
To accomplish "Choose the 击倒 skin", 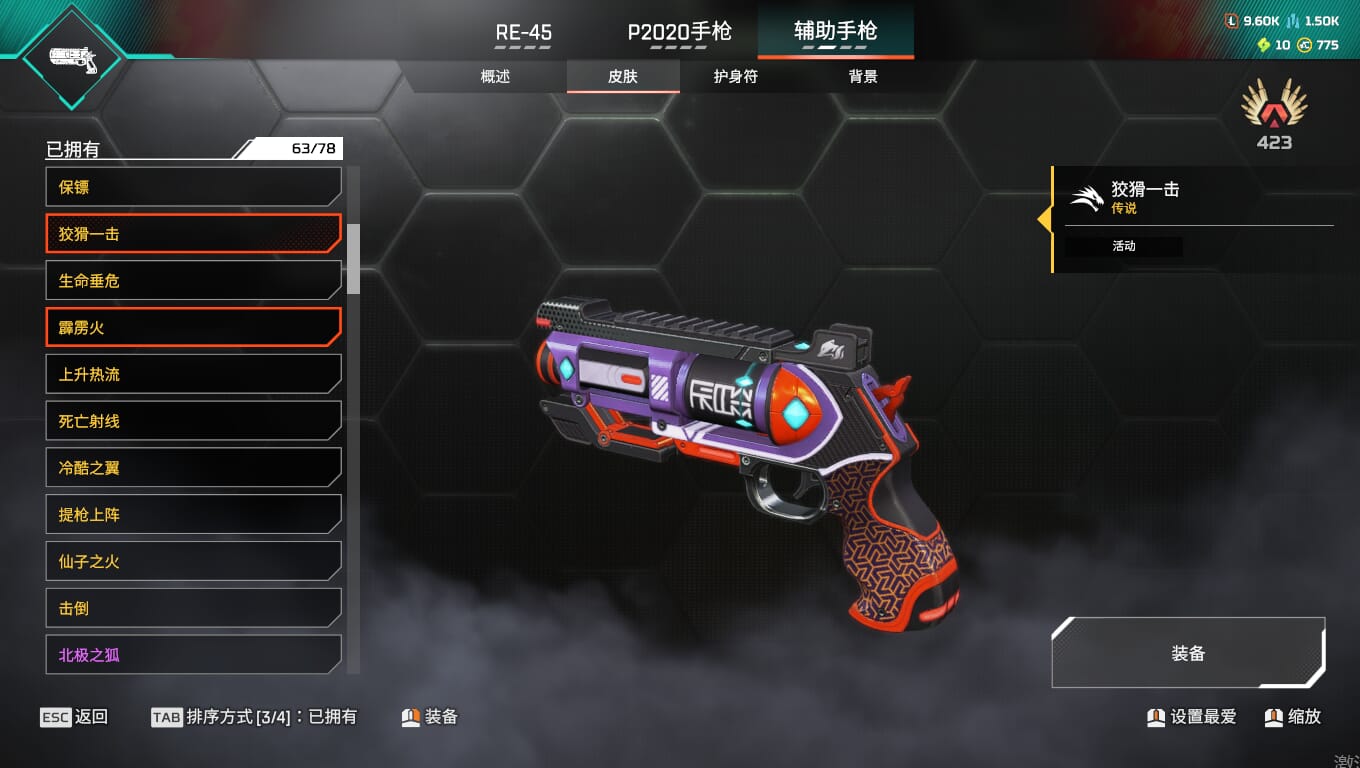I will click(193, 608).
